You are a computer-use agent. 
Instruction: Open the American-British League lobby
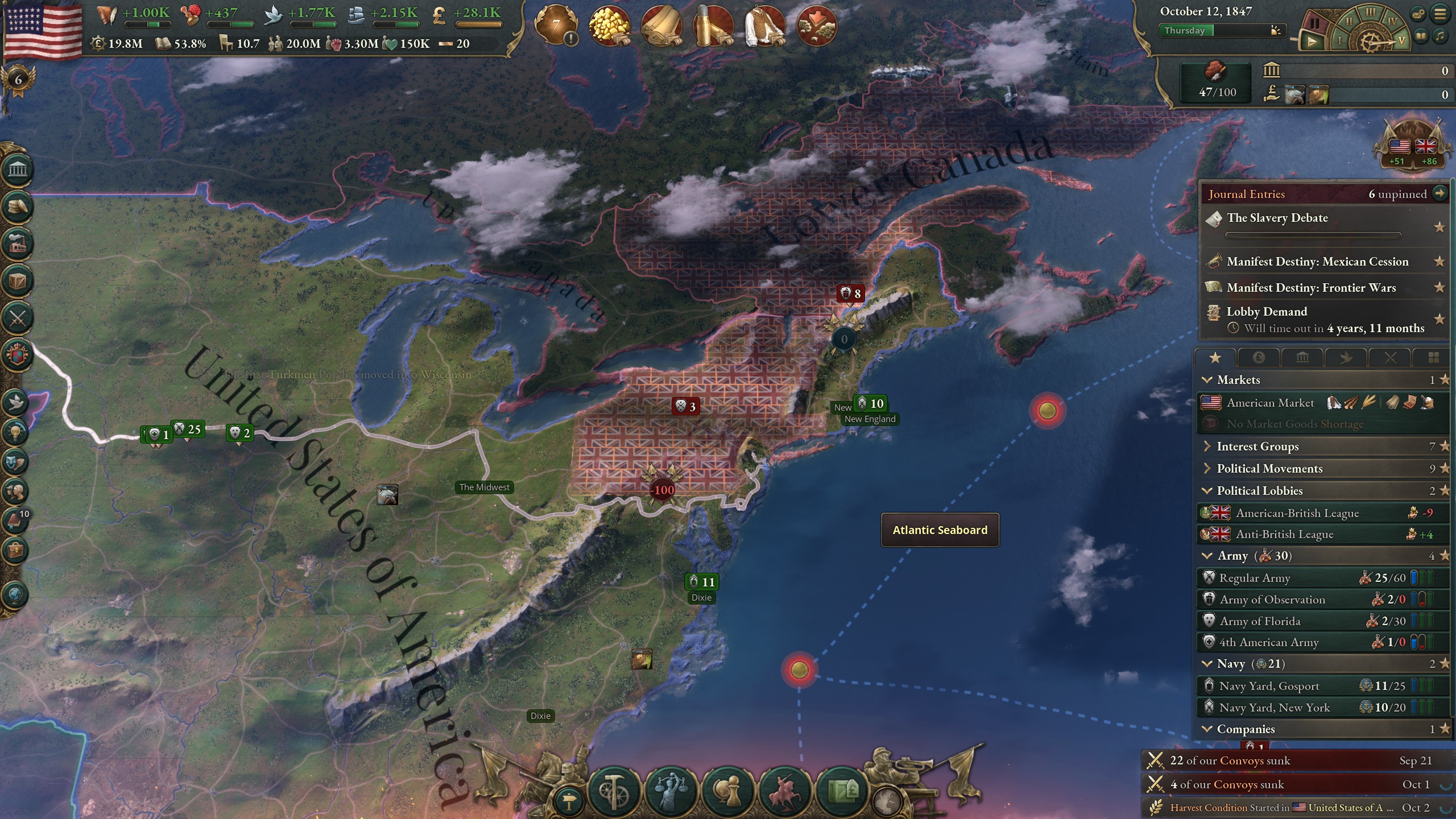[1297, 513]
